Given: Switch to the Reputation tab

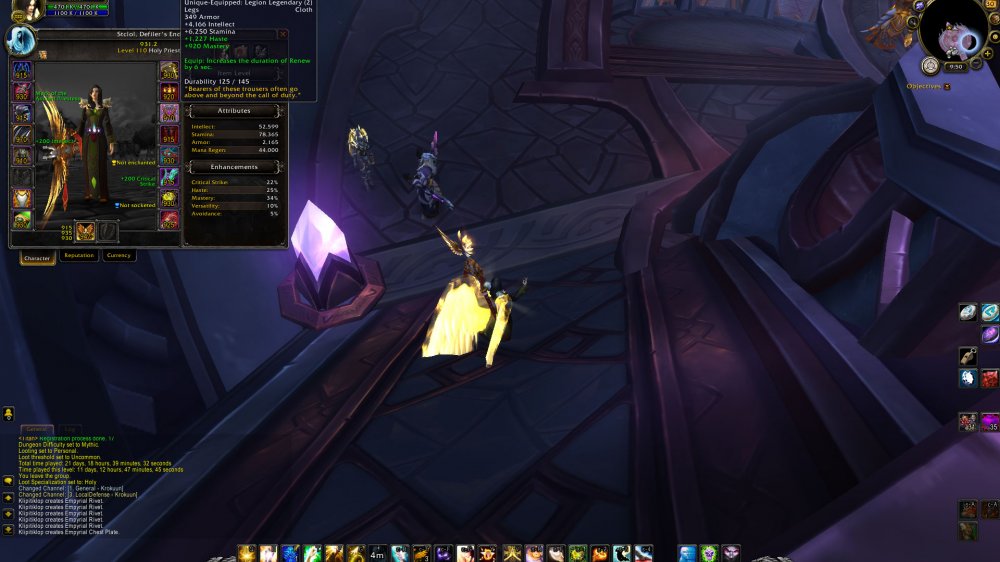Looking at the screenshot, I should 79,256.
